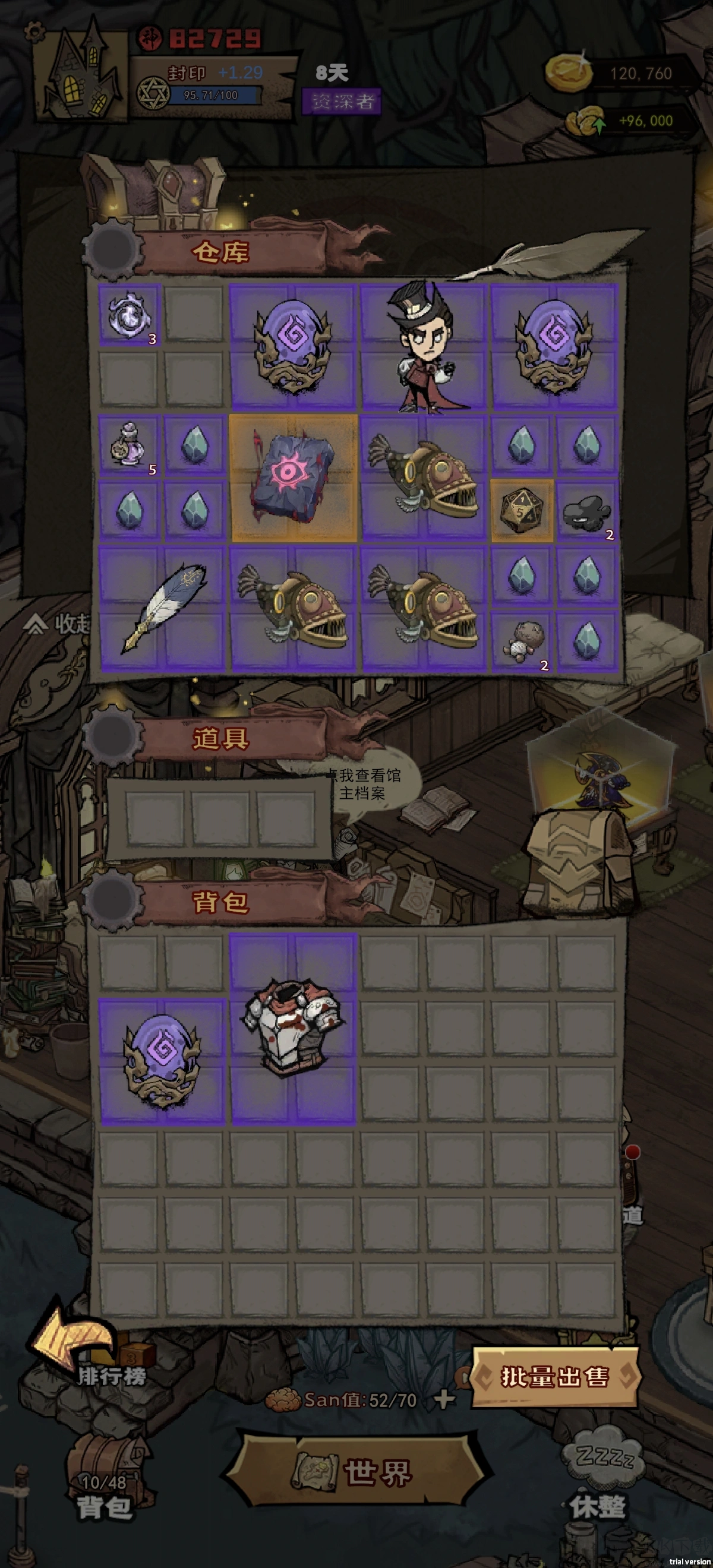Pick the swirling purple vortex item
The width and height of the screenshot is (713, 1568).
coord(128,315)
